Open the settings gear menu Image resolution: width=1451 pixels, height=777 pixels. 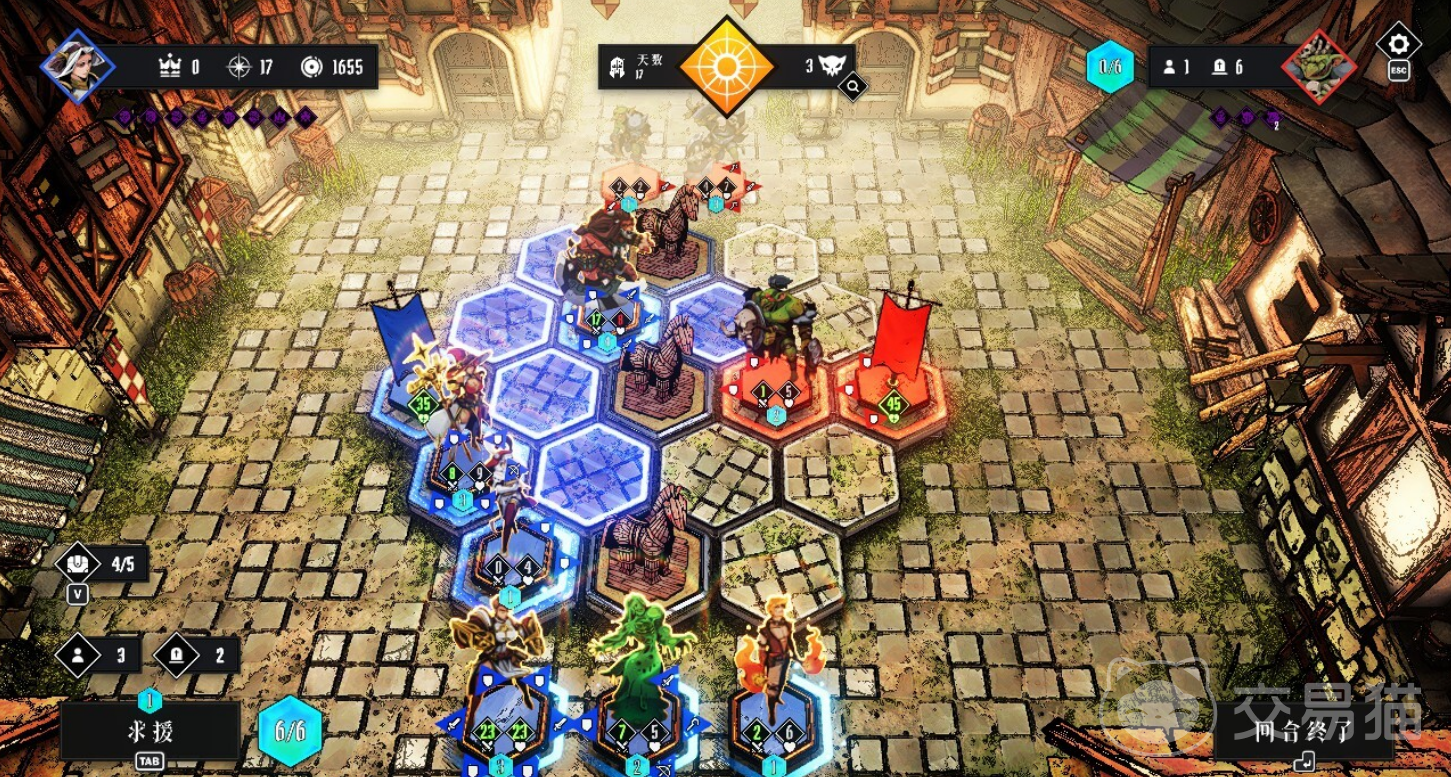[x=1398, y=44]
